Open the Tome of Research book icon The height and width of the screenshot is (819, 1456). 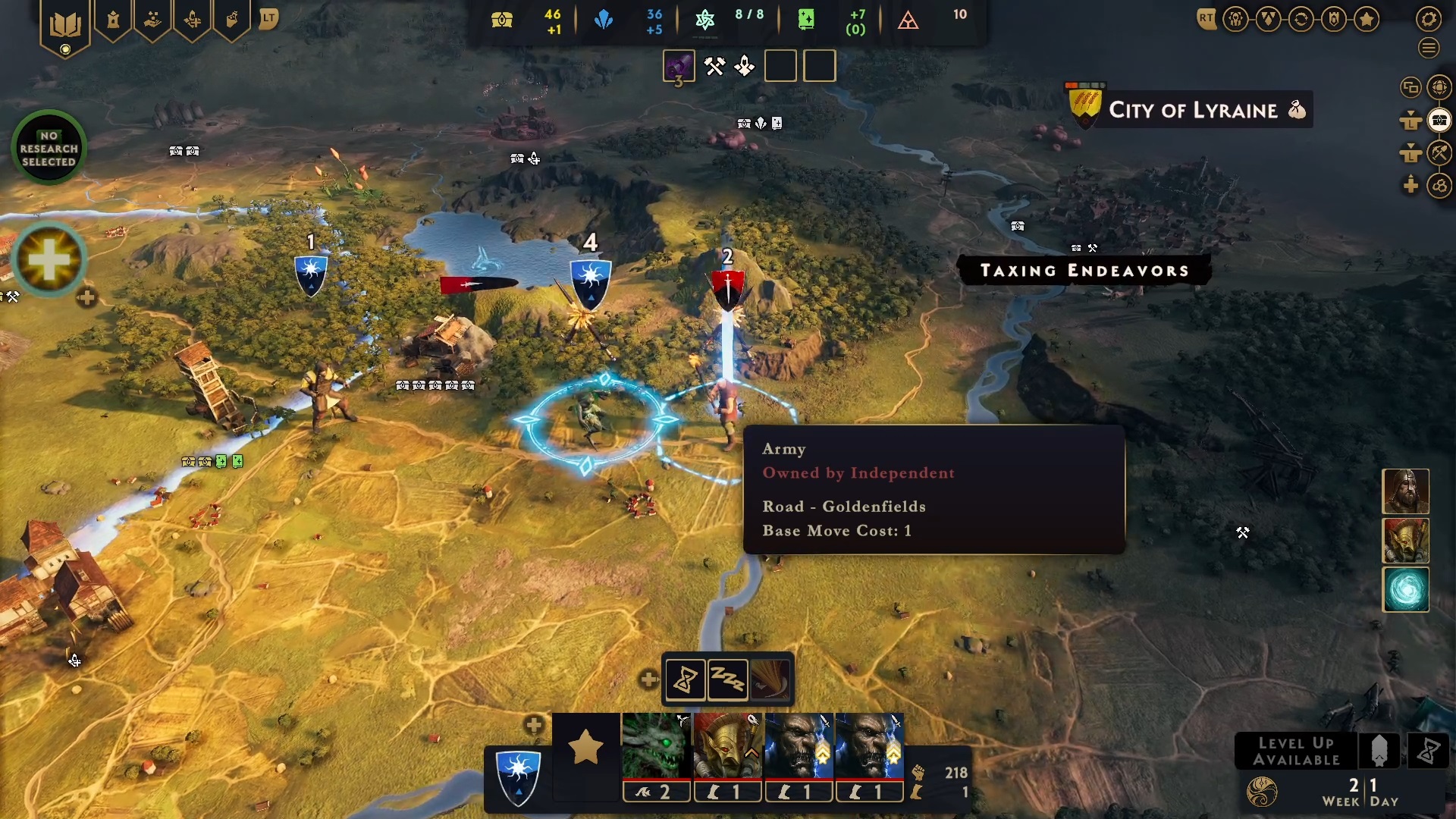pyautogui.click(x=65, y=26)
